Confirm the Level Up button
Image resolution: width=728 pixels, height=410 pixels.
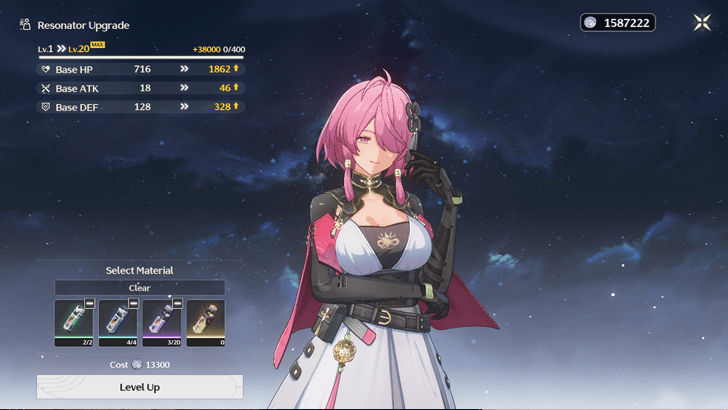pos(139,387)
